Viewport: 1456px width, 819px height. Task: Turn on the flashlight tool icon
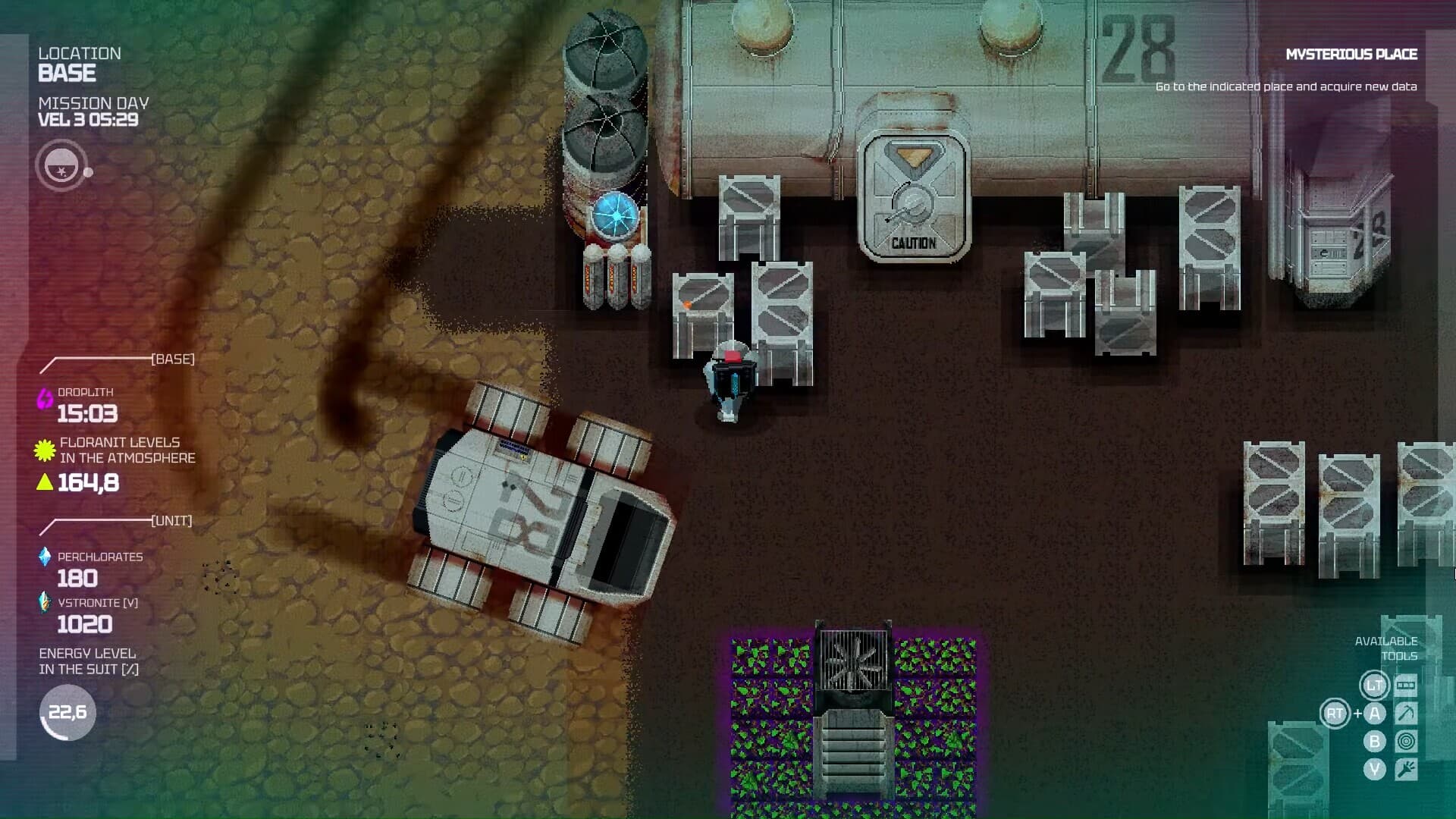(x=1405, y=770)
